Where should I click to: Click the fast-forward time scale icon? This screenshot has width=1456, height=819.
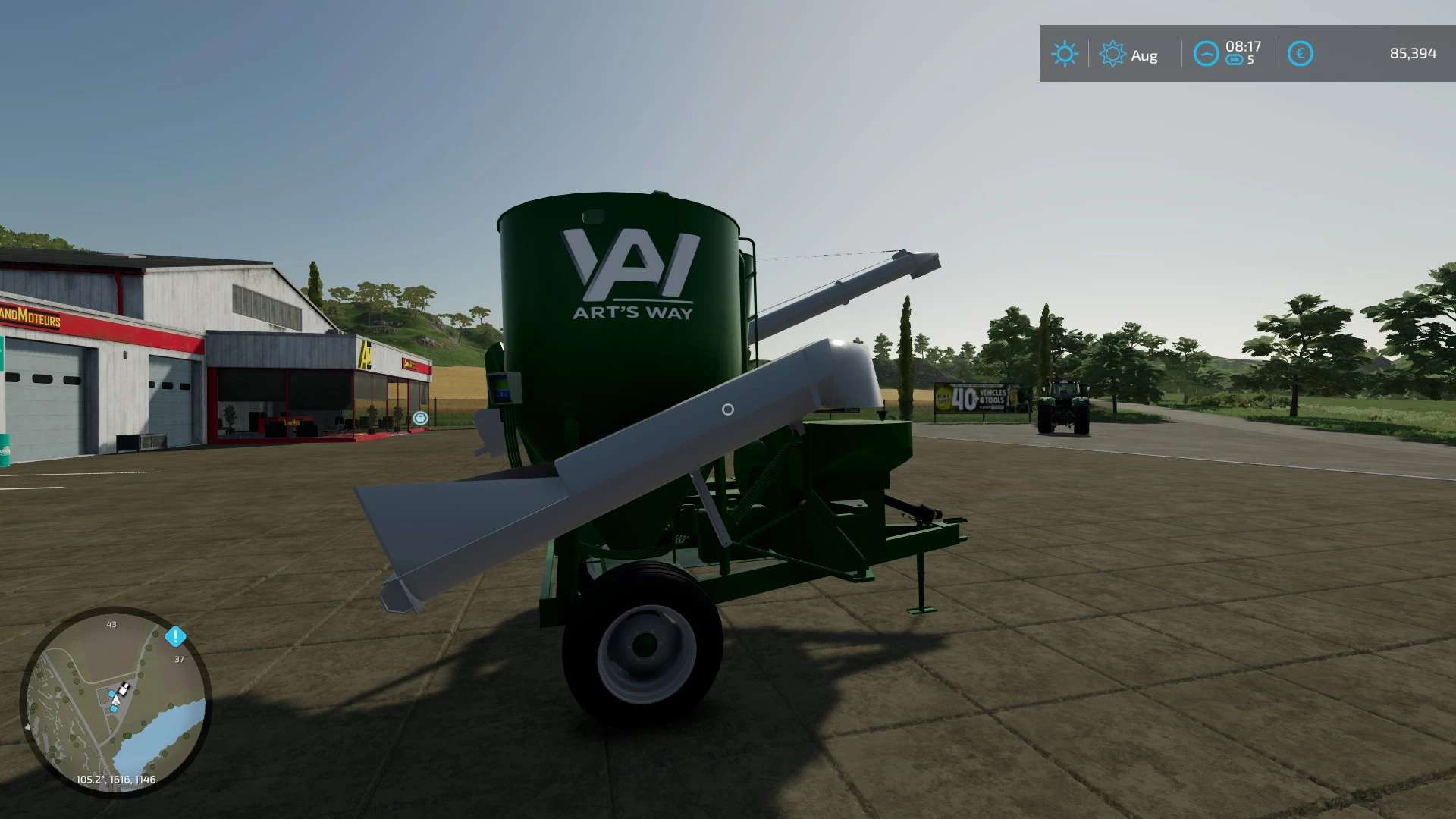tap(1235, 58)
